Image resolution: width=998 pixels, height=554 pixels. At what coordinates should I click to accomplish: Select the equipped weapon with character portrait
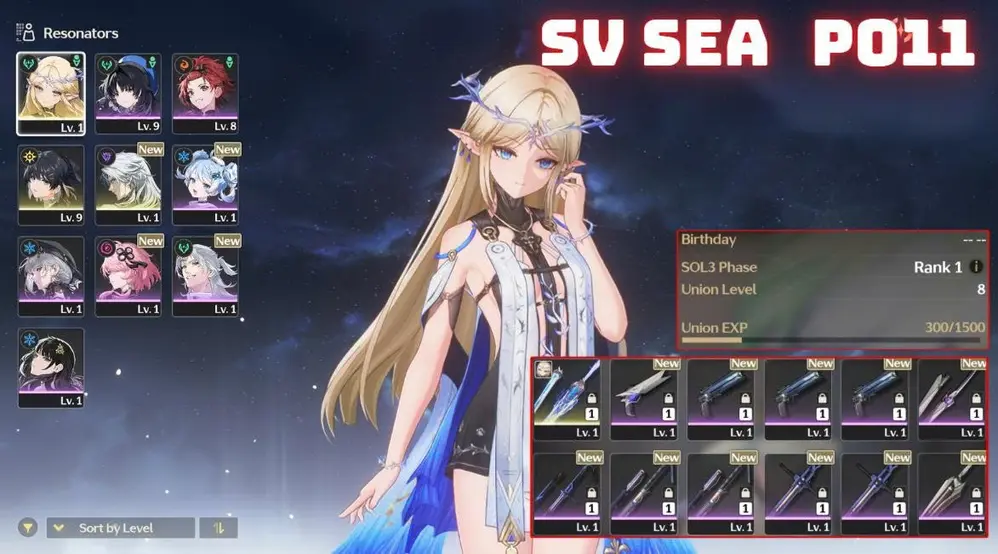(566, 399)
